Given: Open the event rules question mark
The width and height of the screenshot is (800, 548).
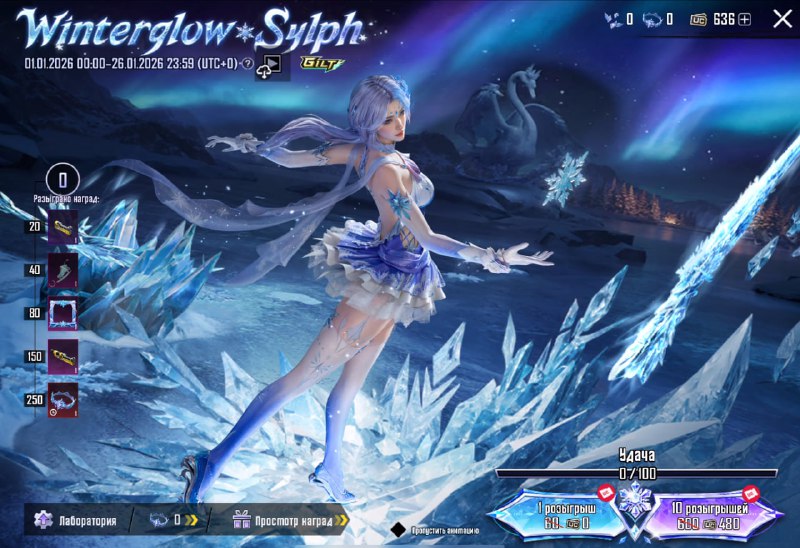Looking at the screenshot, I should (247, 64).
